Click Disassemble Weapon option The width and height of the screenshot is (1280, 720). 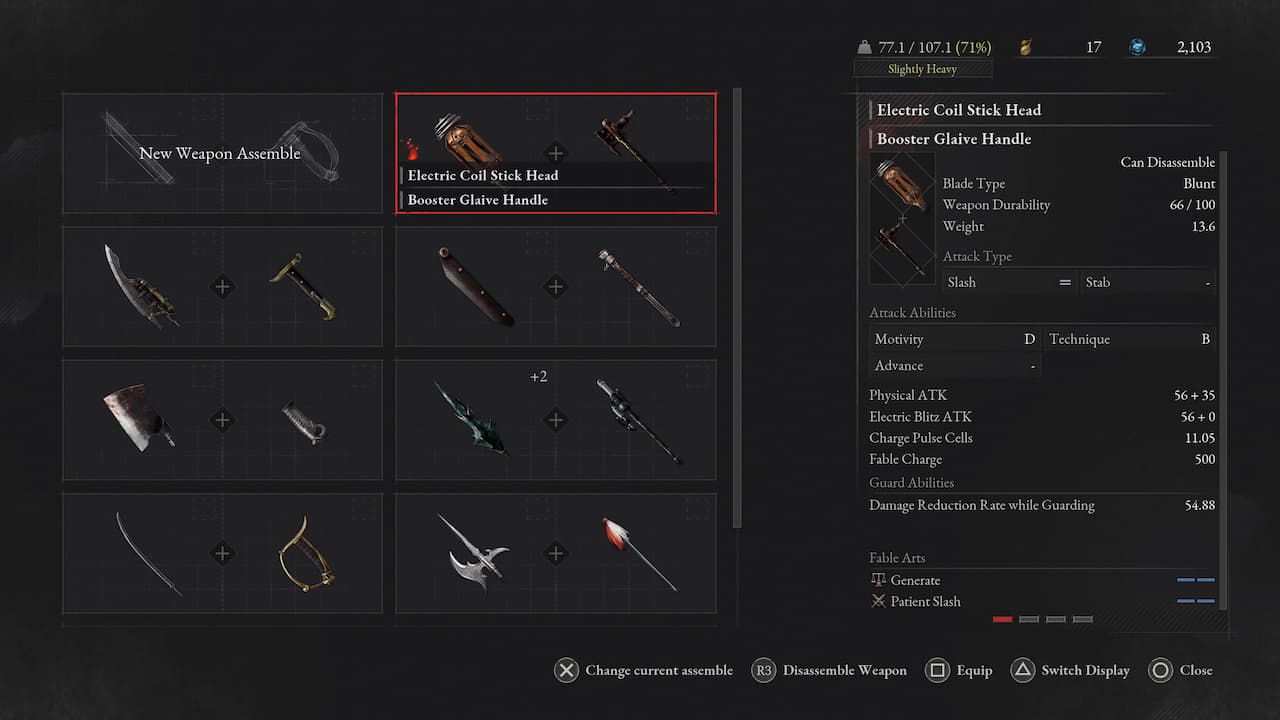(829, 670)
